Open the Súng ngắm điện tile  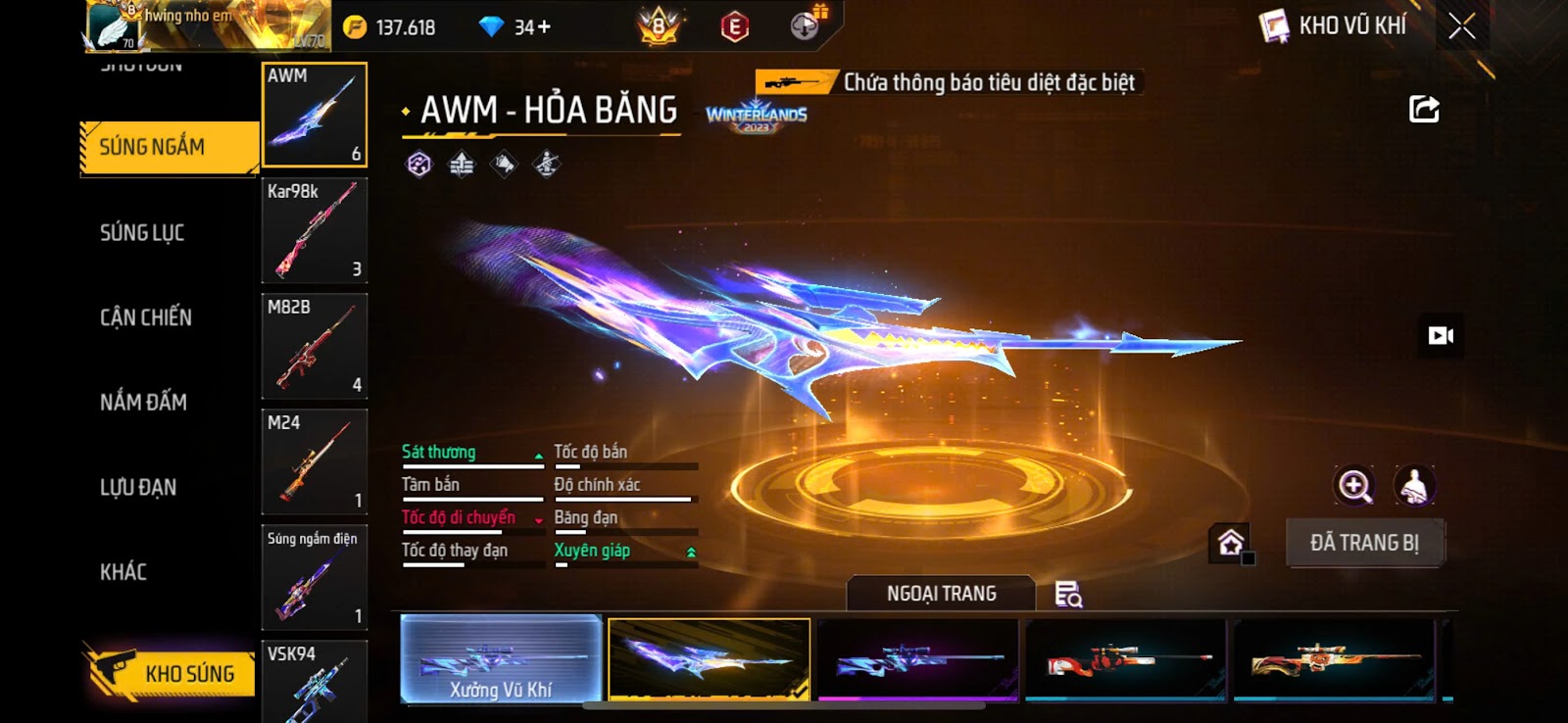coord(315,578)
